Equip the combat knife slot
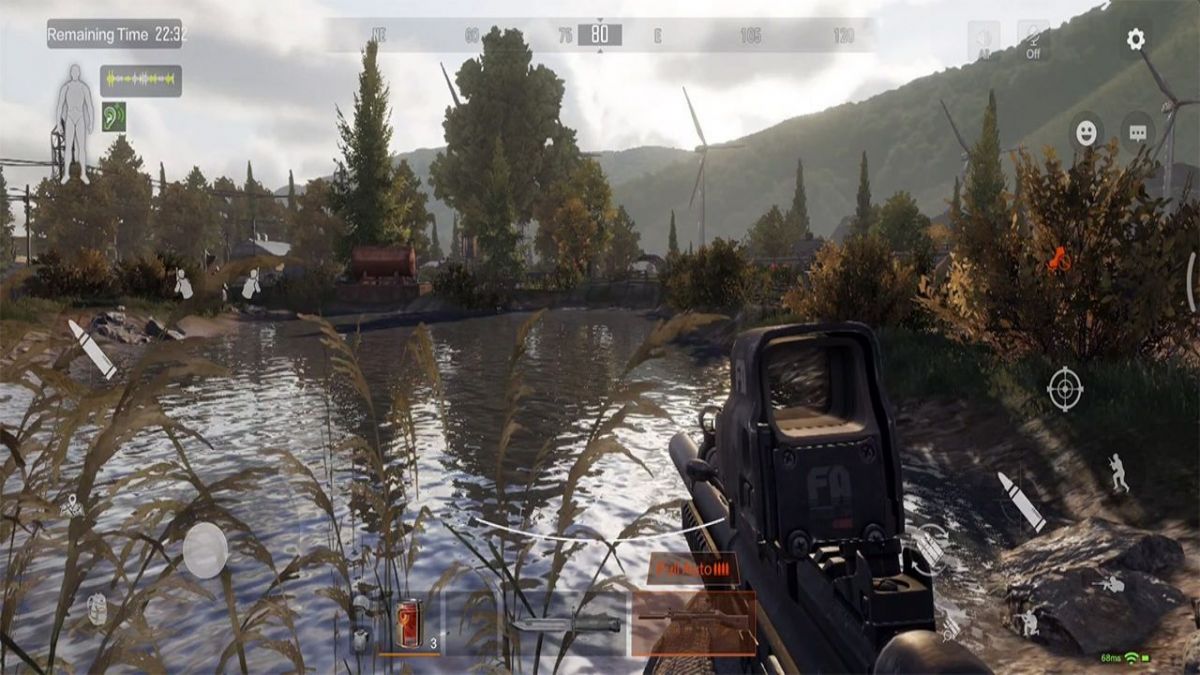 coord(566,623)
